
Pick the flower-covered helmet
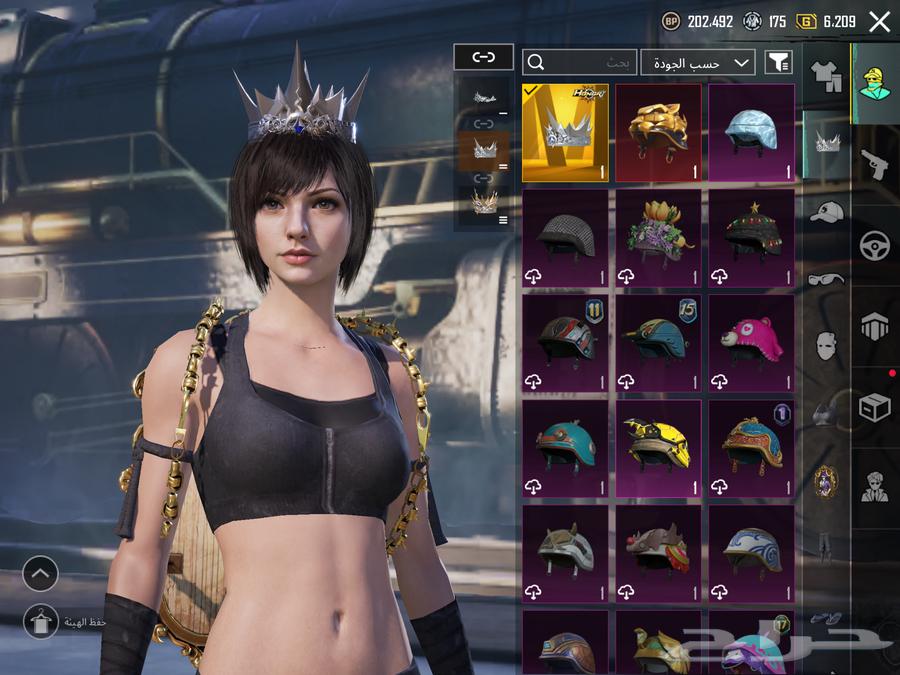[x=658, y=238]
